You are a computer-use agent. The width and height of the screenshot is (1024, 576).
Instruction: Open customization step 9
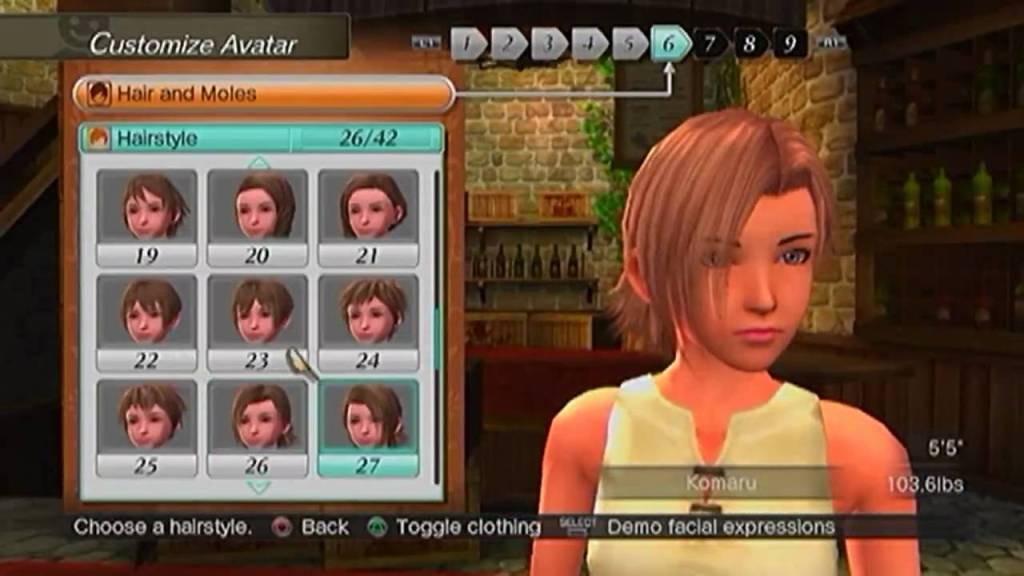point(789,43)
